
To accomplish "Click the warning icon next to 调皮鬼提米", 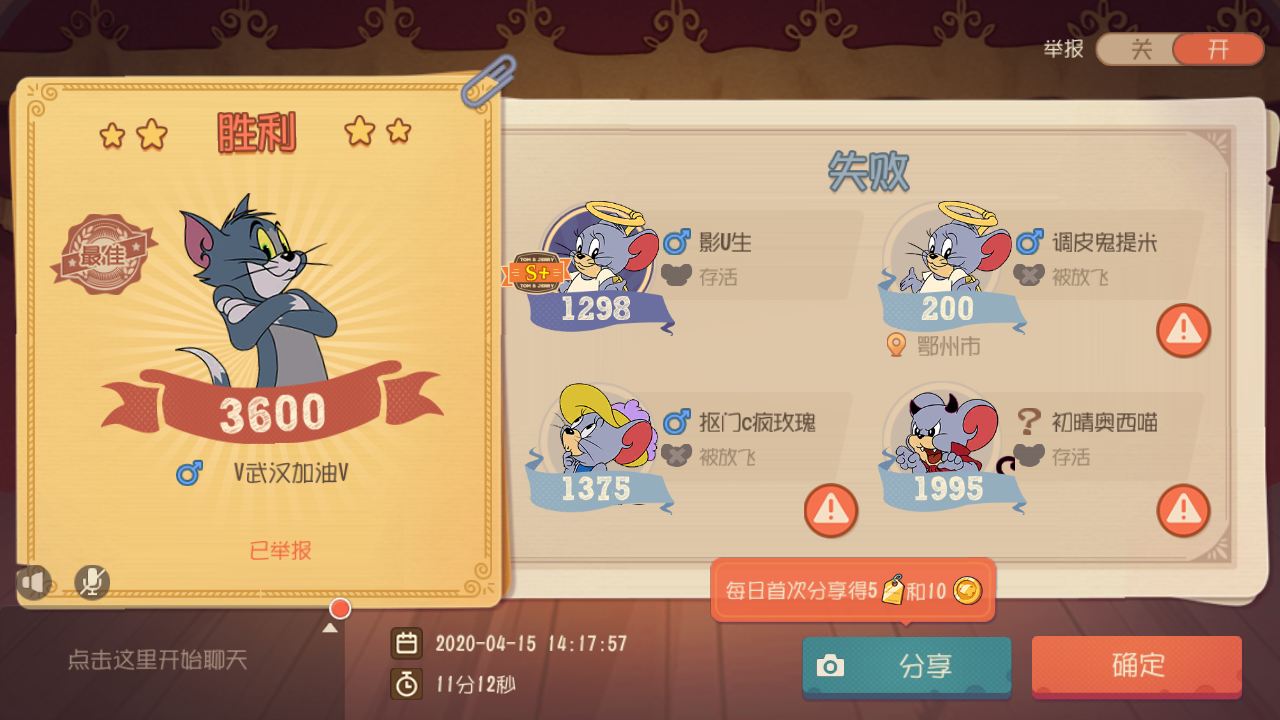I will (1182, 330).
